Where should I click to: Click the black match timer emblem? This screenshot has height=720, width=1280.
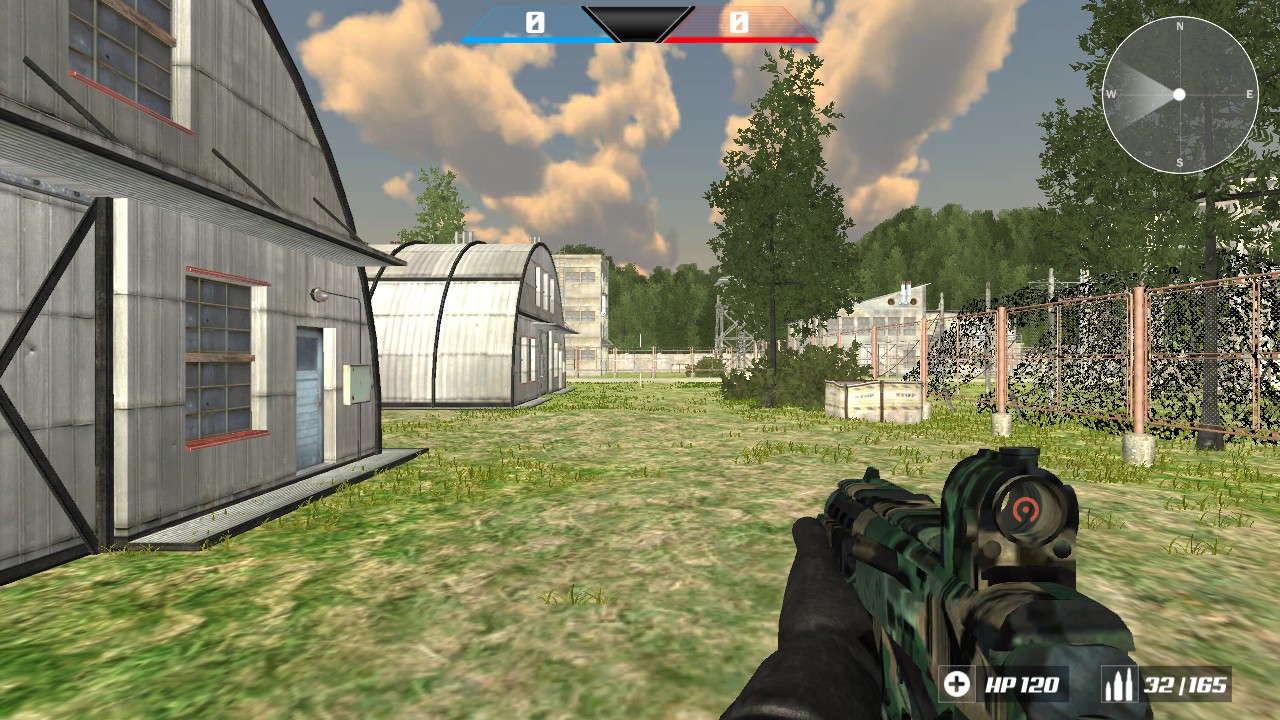[x=639, y=22]
